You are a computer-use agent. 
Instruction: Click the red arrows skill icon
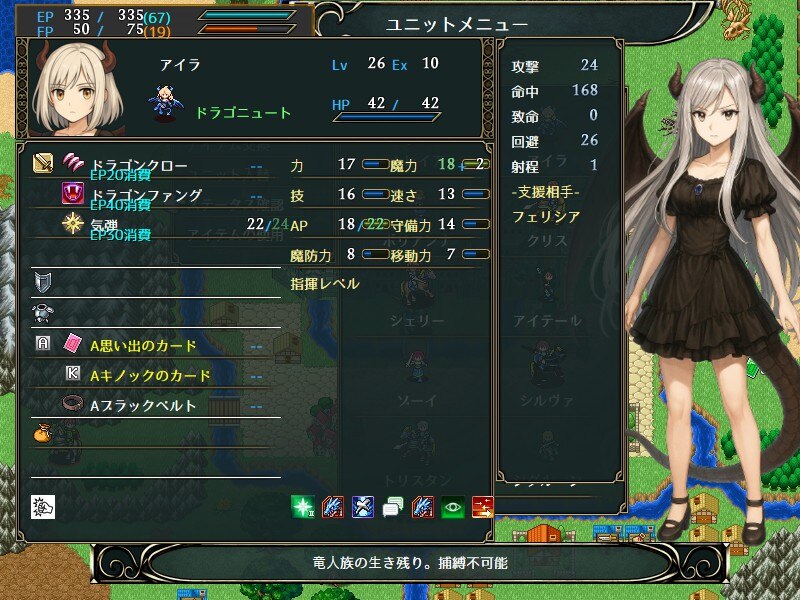[x=482, y=506]
